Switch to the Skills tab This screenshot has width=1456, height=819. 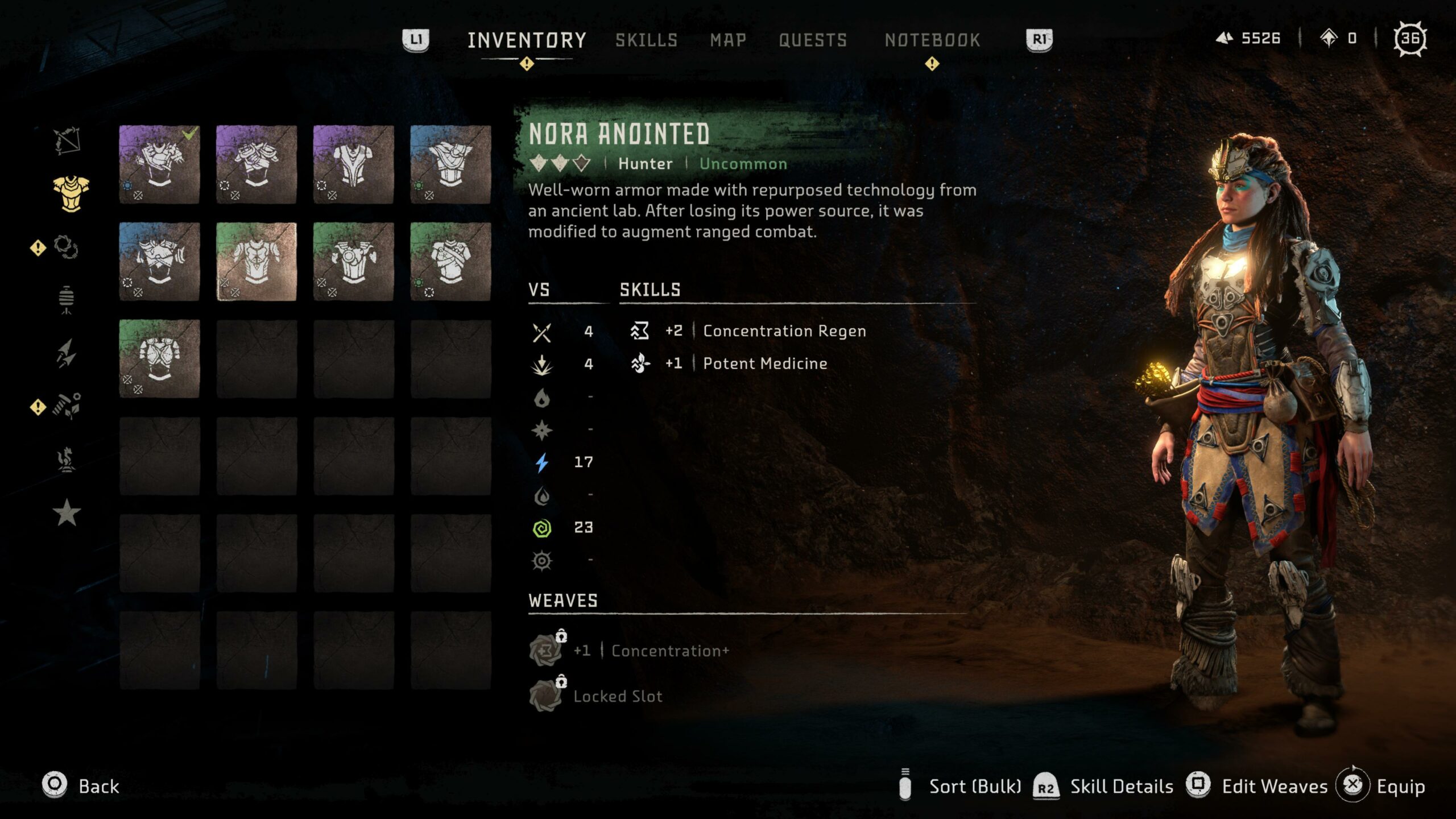(646, 40)
